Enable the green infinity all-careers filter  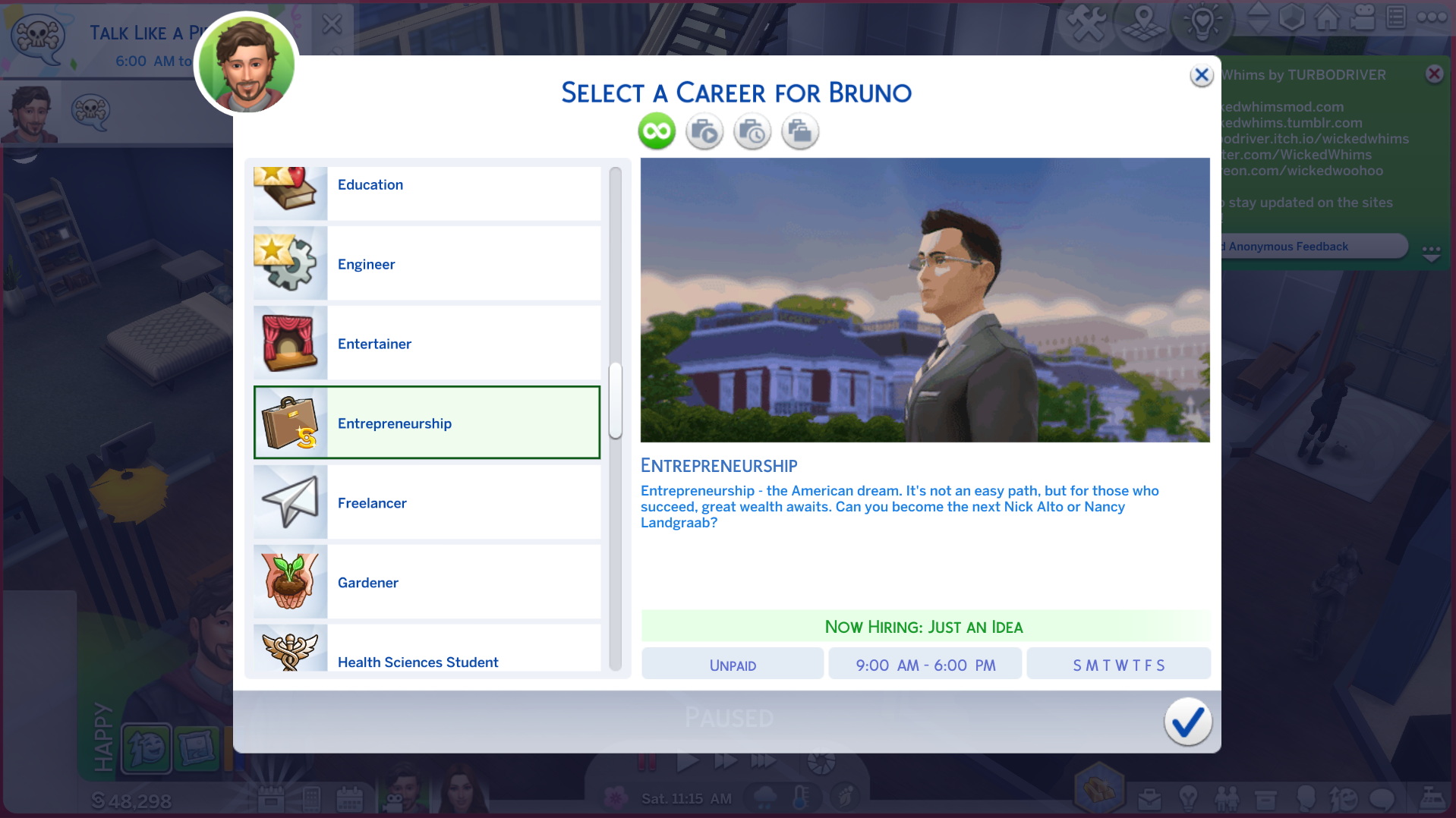click(x=656, y=131)
